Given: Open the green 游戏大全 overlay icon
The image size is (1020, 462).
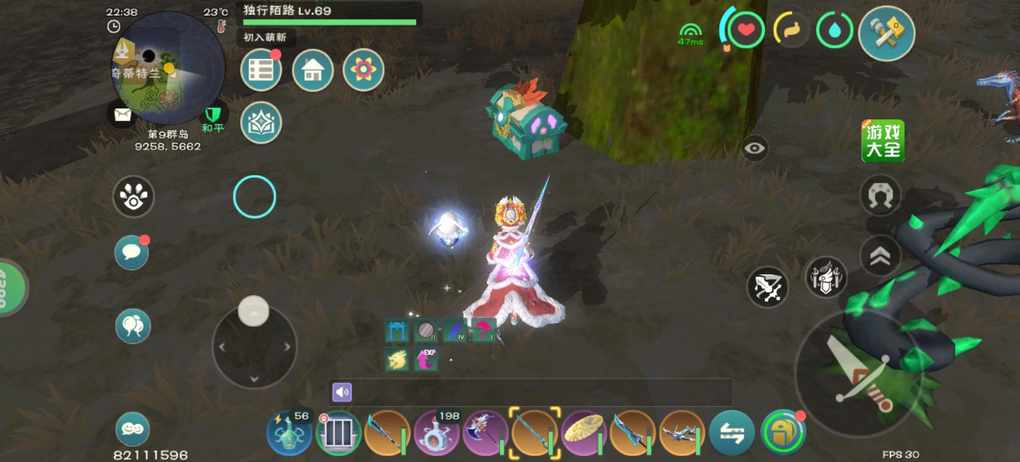Looking at the screenshot, I should coord(883,141).
